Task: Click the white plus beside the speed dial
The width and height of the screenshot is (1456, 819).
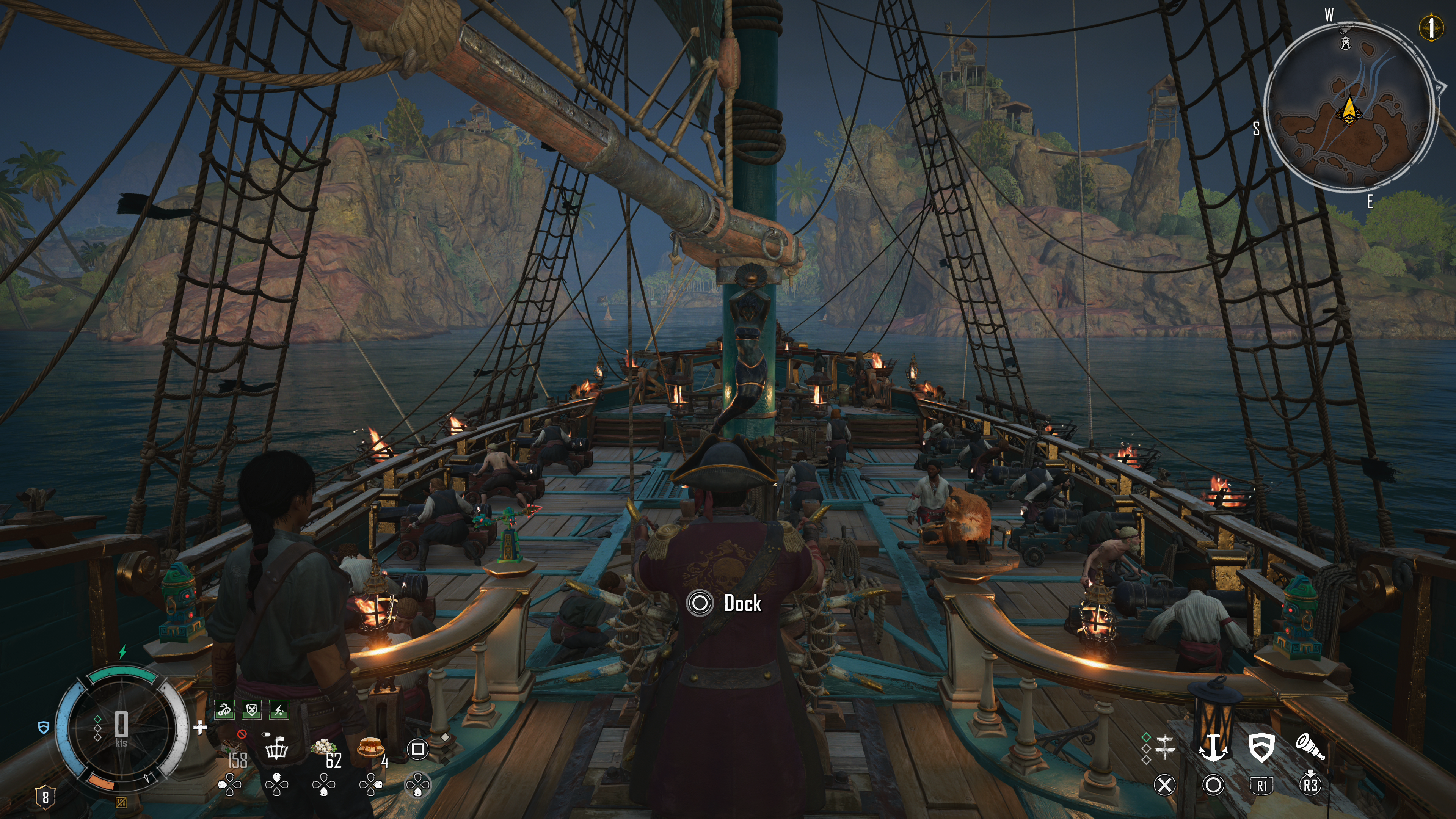Action: point(199,728)
